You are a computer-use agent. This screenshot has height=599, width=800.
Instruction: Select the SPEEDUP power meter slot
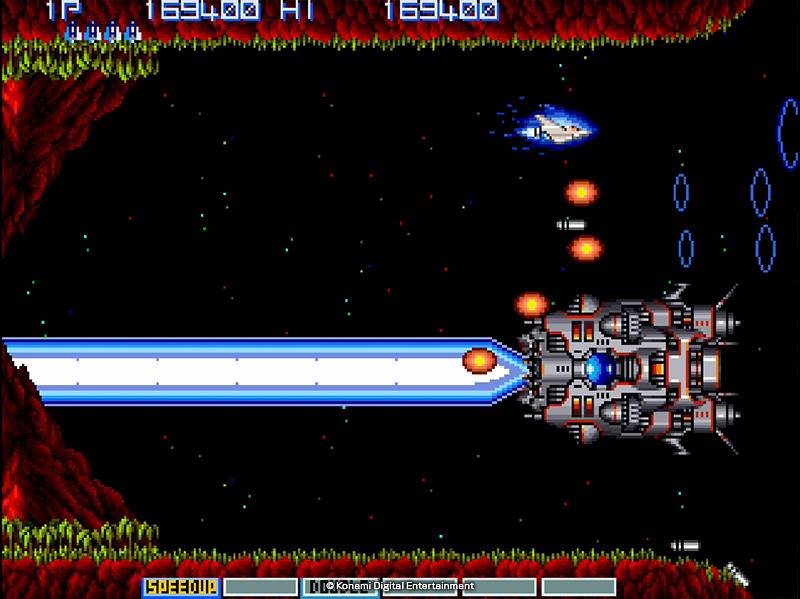pos(181,586)
